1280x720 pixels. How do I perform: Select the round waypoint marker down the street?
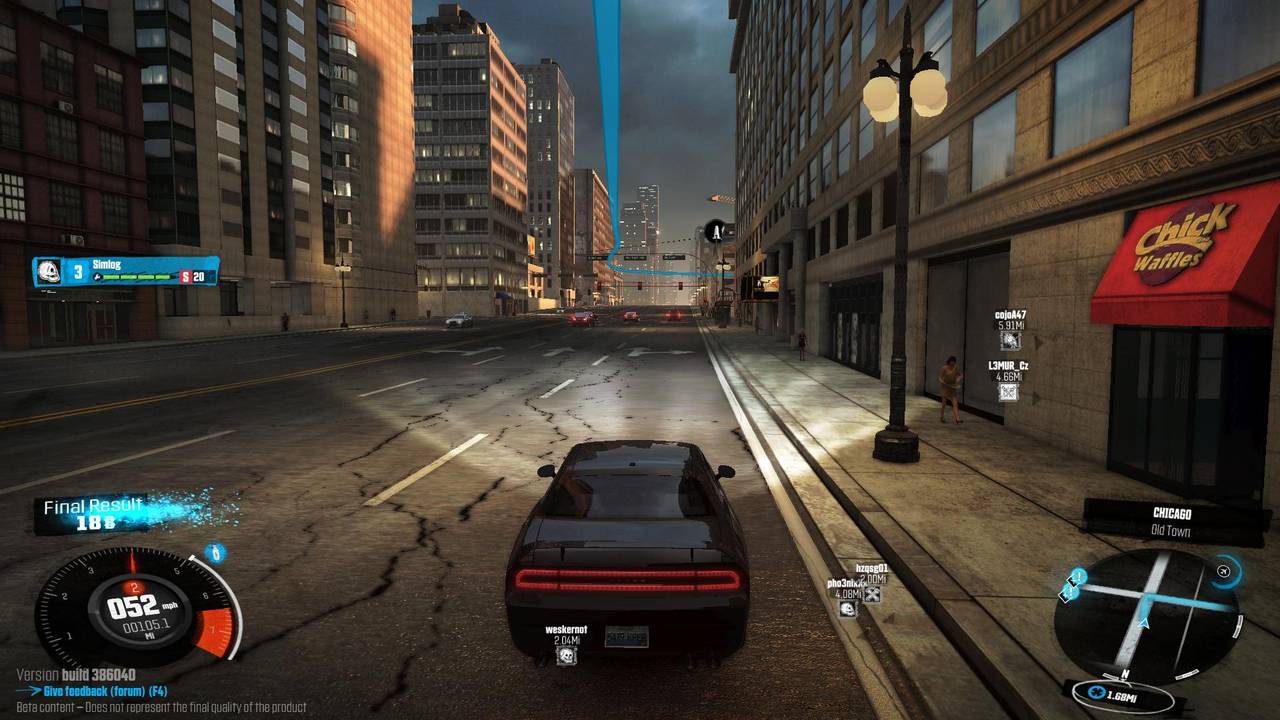point(714,232)
